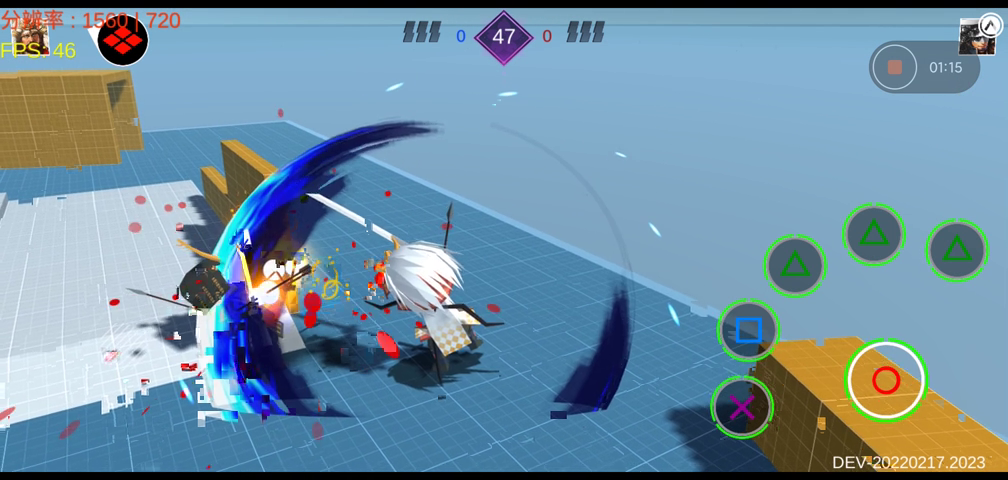Tap the blue square action button
The height and width of the screenshot is (480, 1008).
coord(748,330)
